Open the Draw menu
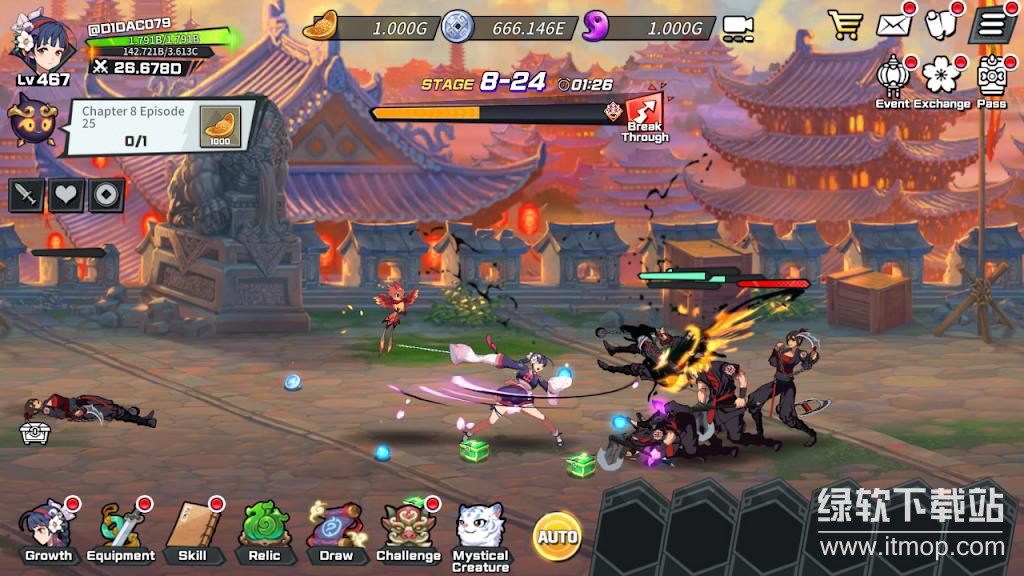Screen dimensions: 1024x576 336,530
